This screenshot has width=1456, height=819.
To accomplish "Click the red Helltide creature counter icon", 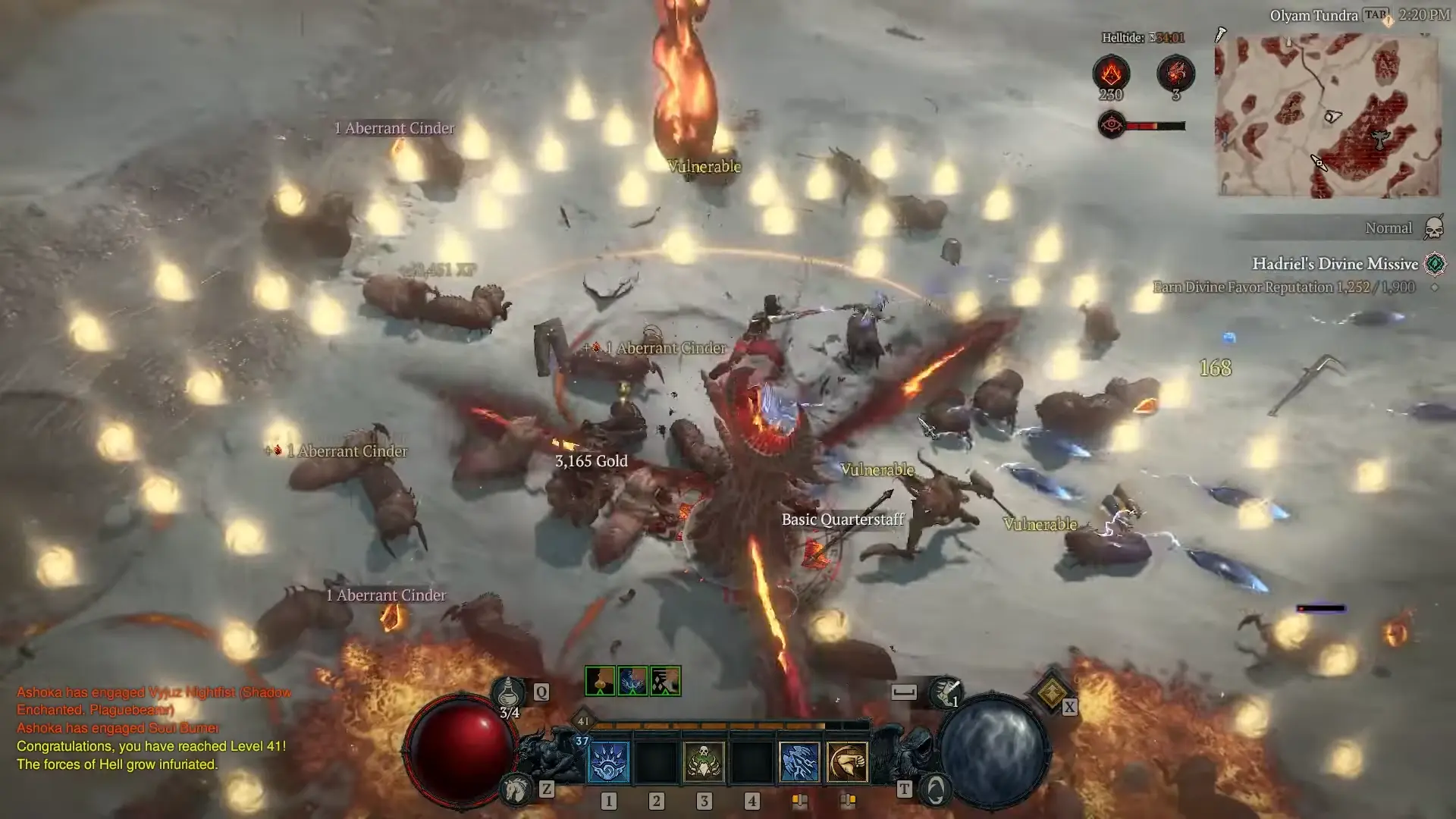I will (1175, 74).
